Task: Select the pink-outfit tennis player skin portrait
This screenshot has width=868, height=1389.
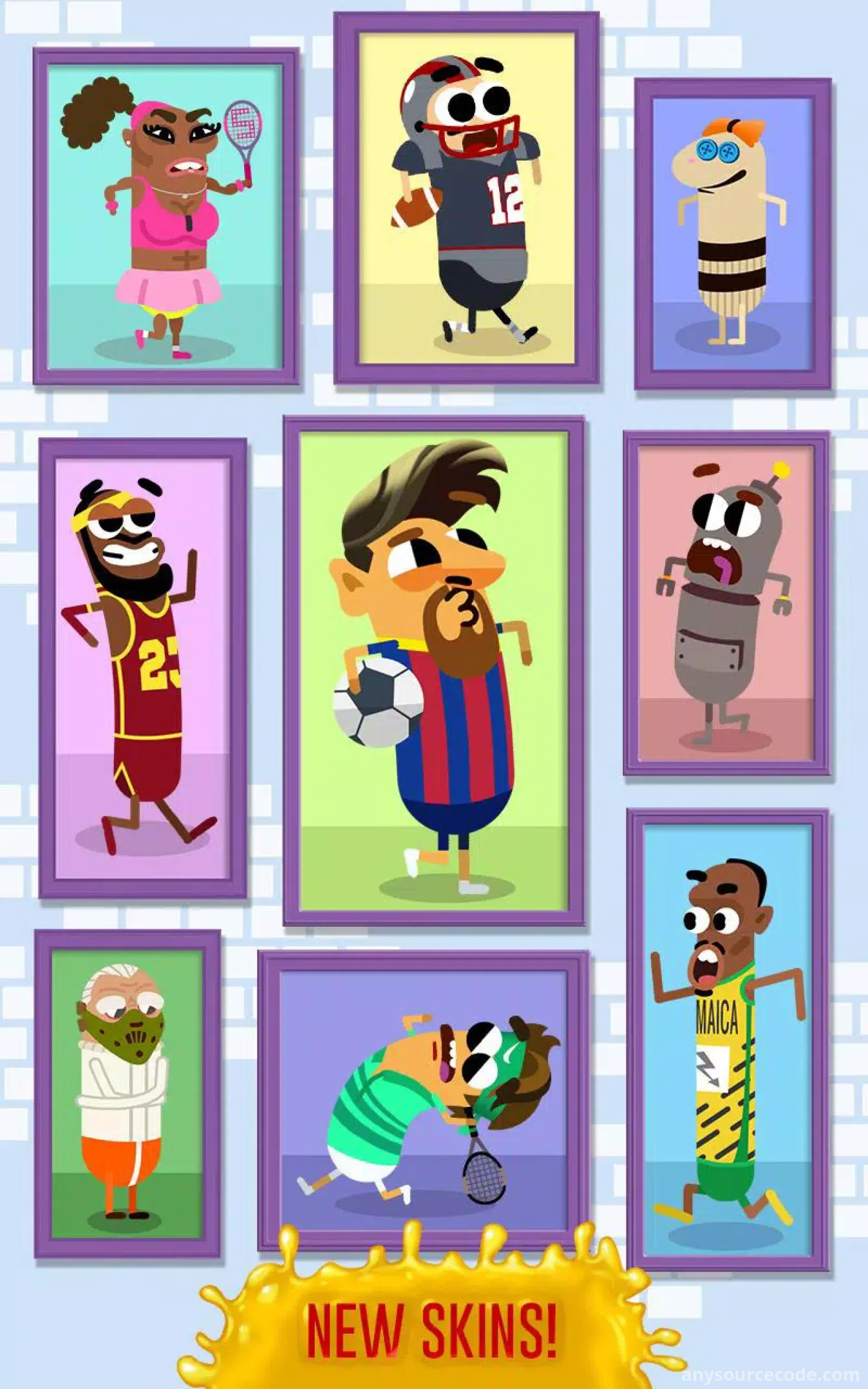Action: 165,217
